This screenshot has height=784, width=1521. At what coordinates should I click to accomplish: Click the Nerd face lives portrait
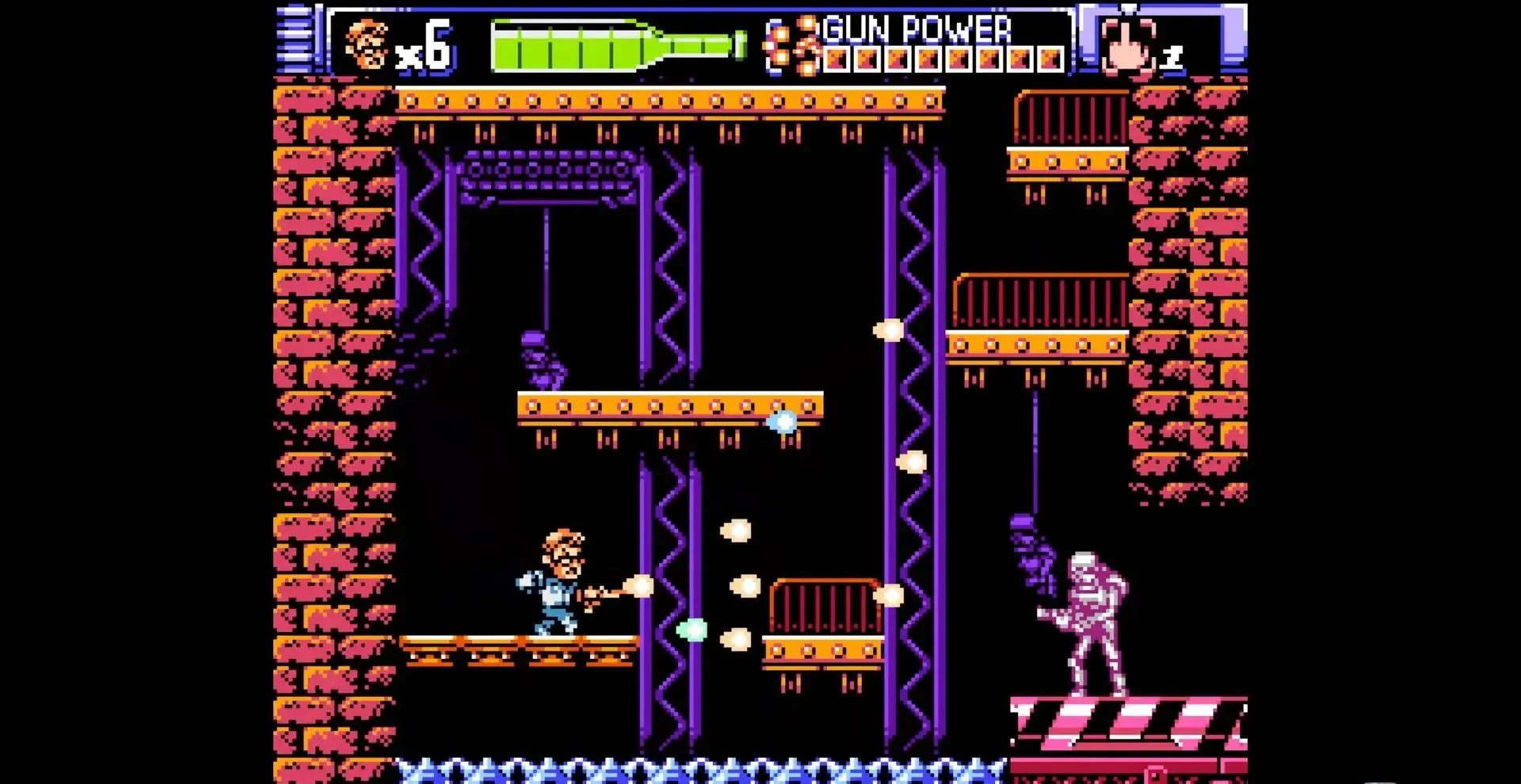[x=368, y=44]
